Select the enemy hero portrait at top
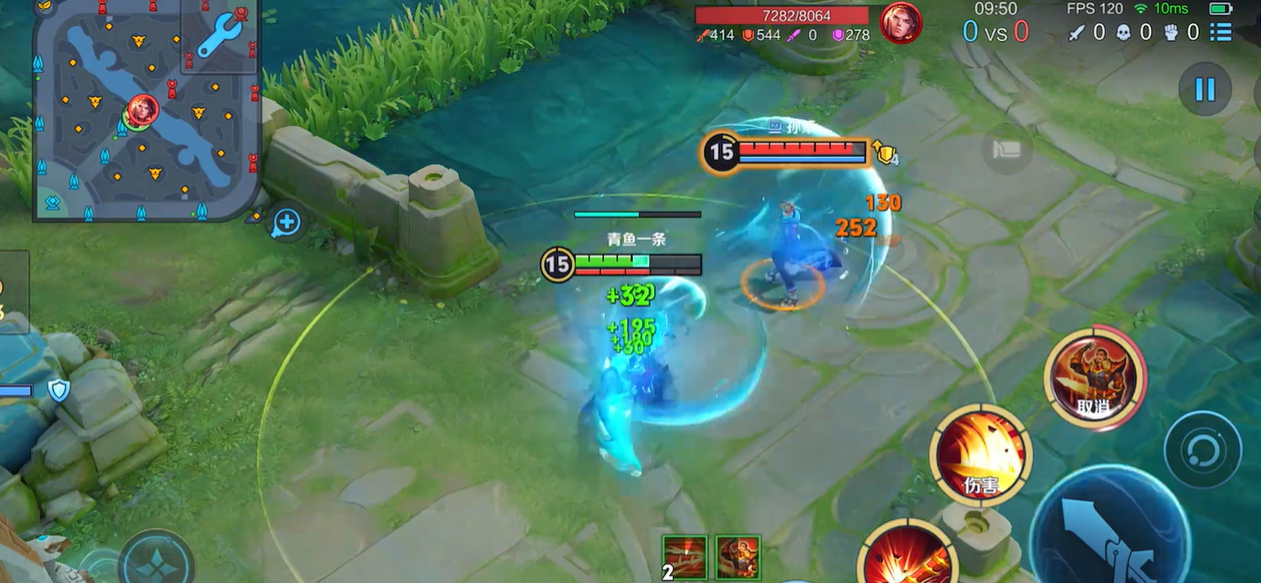The image size is (1261, 583). coord(900,22)
